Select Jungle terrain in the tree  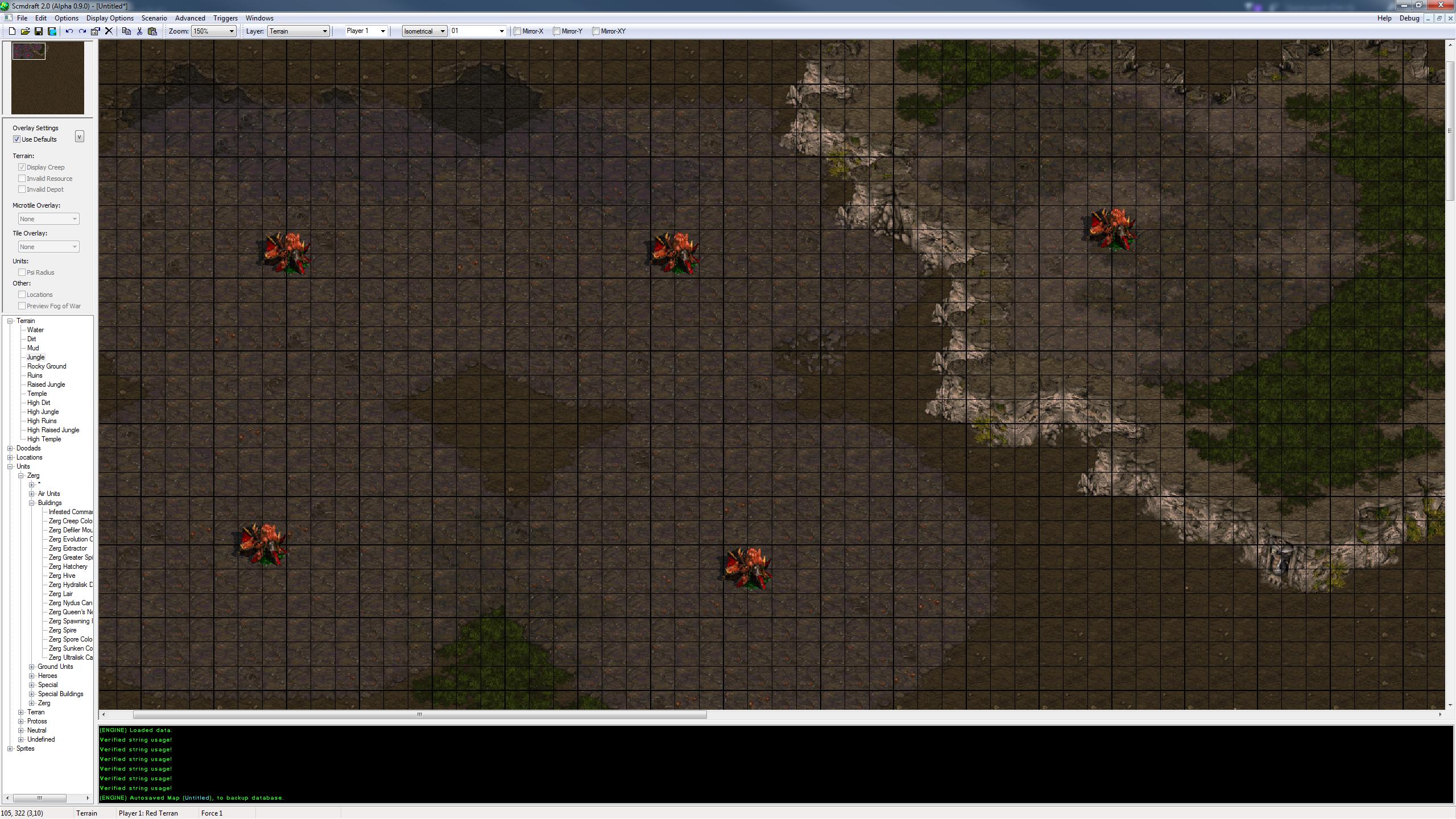point(35,357)
